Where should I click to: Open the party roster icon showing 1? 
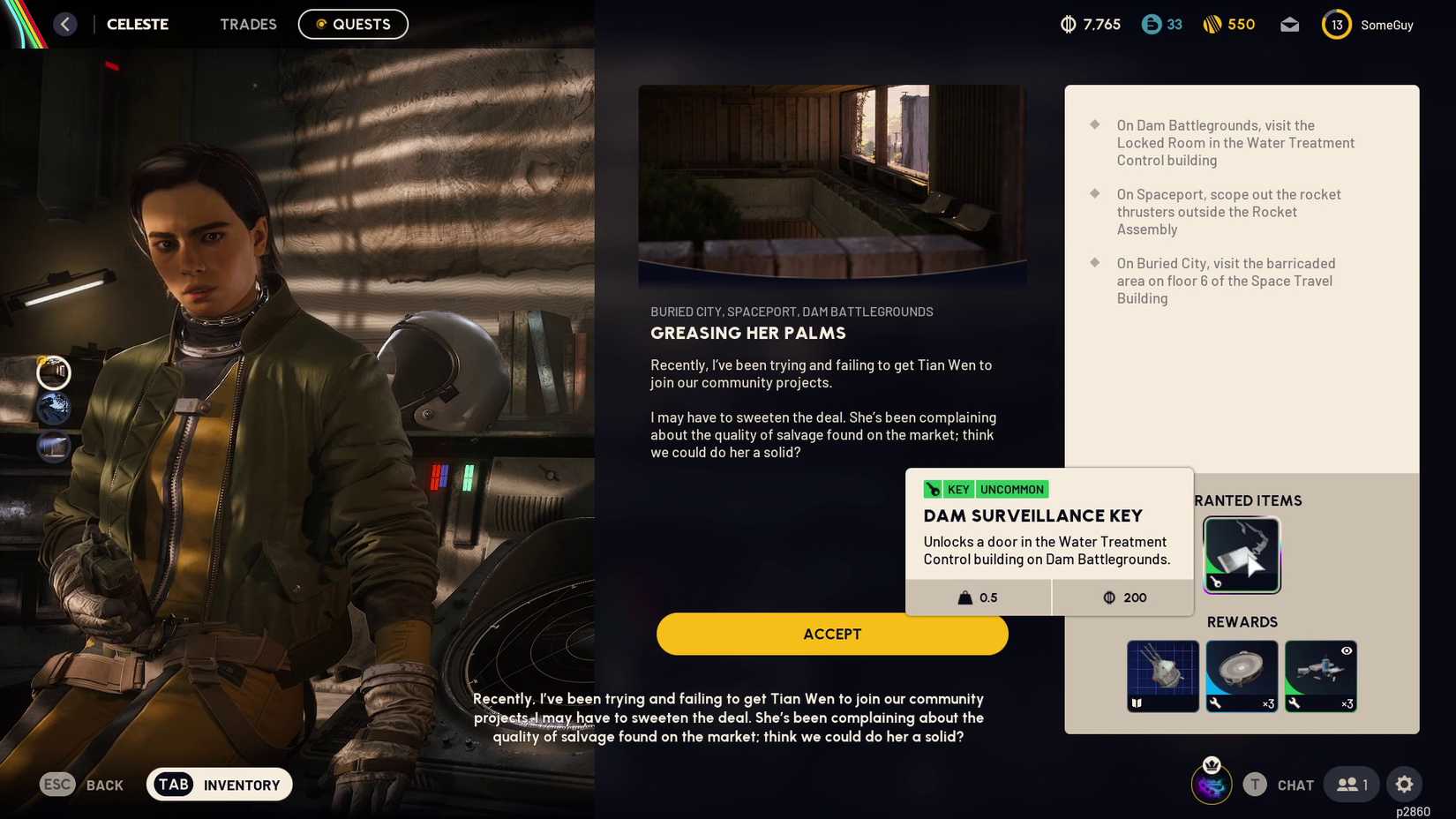click(x=1350, y=784)
